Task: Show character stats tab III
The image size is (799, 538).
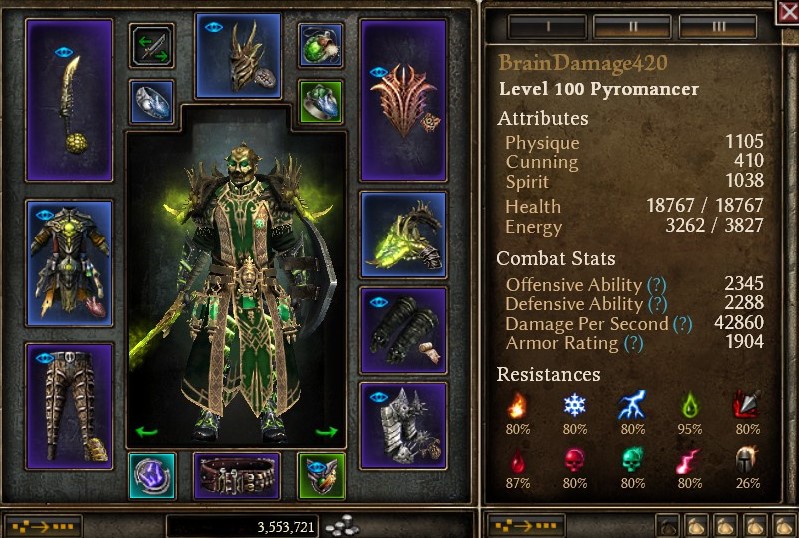Action: pos(718,24)
